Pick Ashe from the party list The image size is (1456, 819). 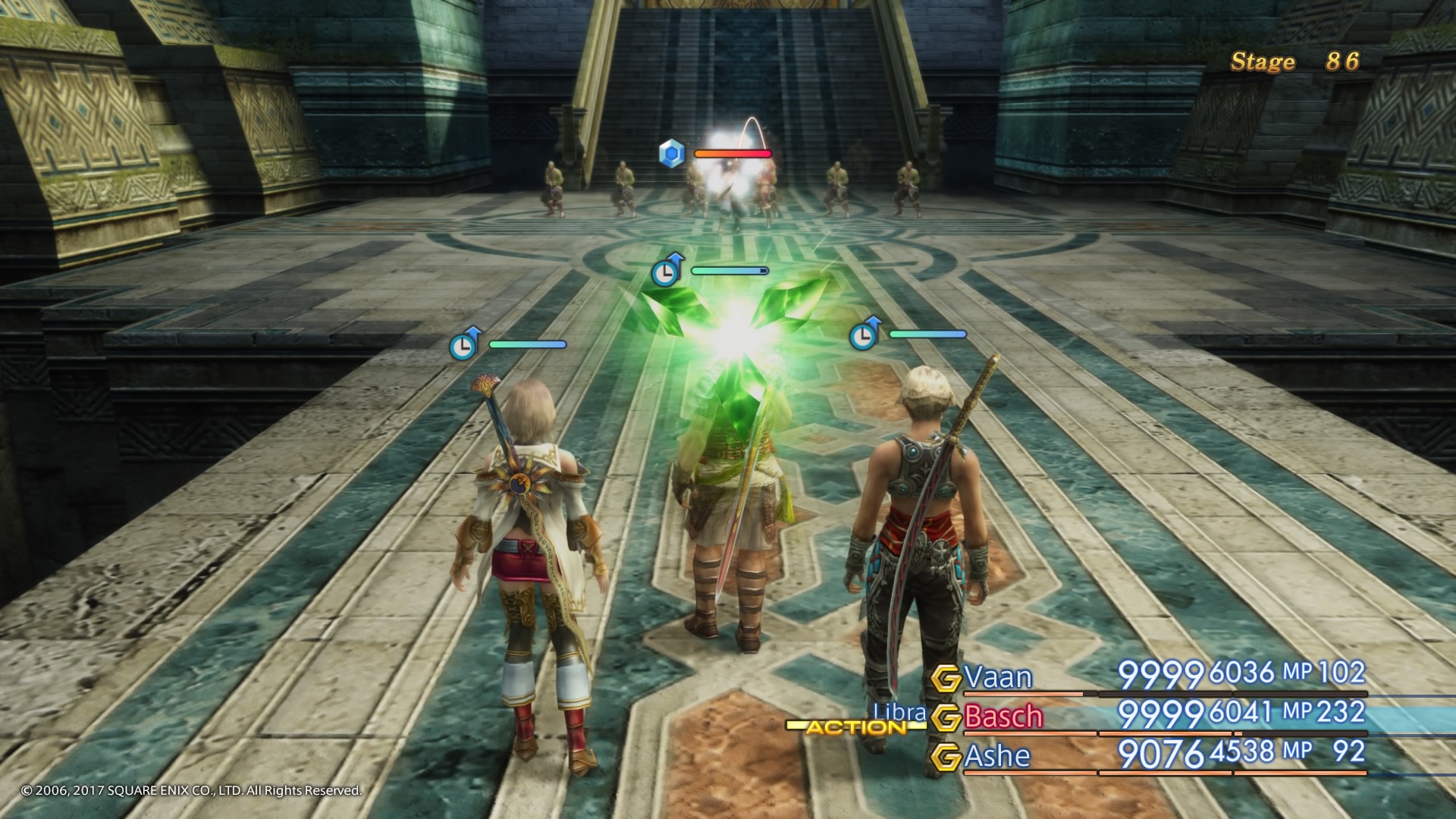click(x=997, y=756)
